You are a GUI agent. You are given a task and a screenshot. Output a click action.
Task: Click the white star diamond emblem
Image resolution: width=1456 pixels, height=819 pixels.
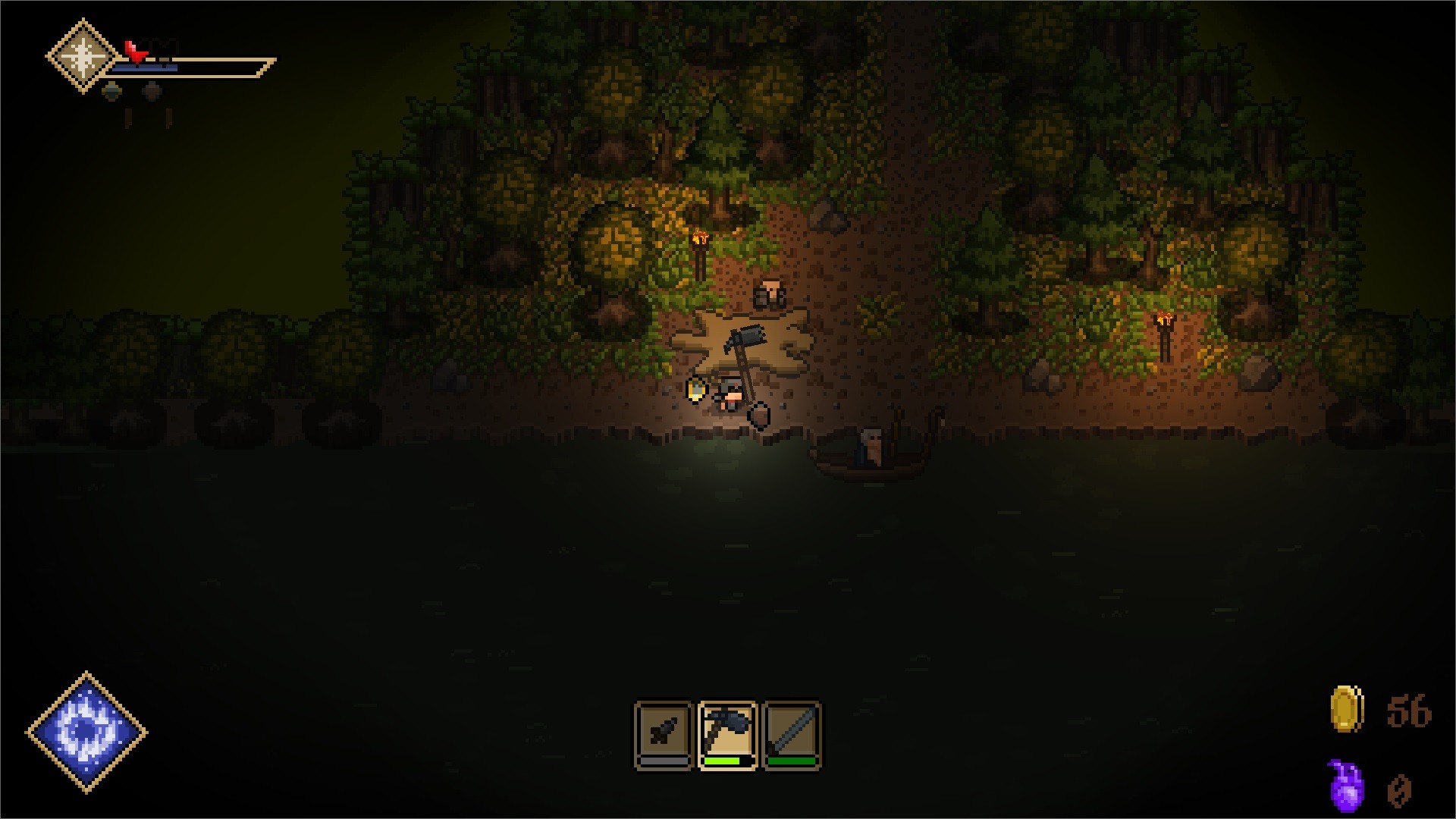(83, 56)
